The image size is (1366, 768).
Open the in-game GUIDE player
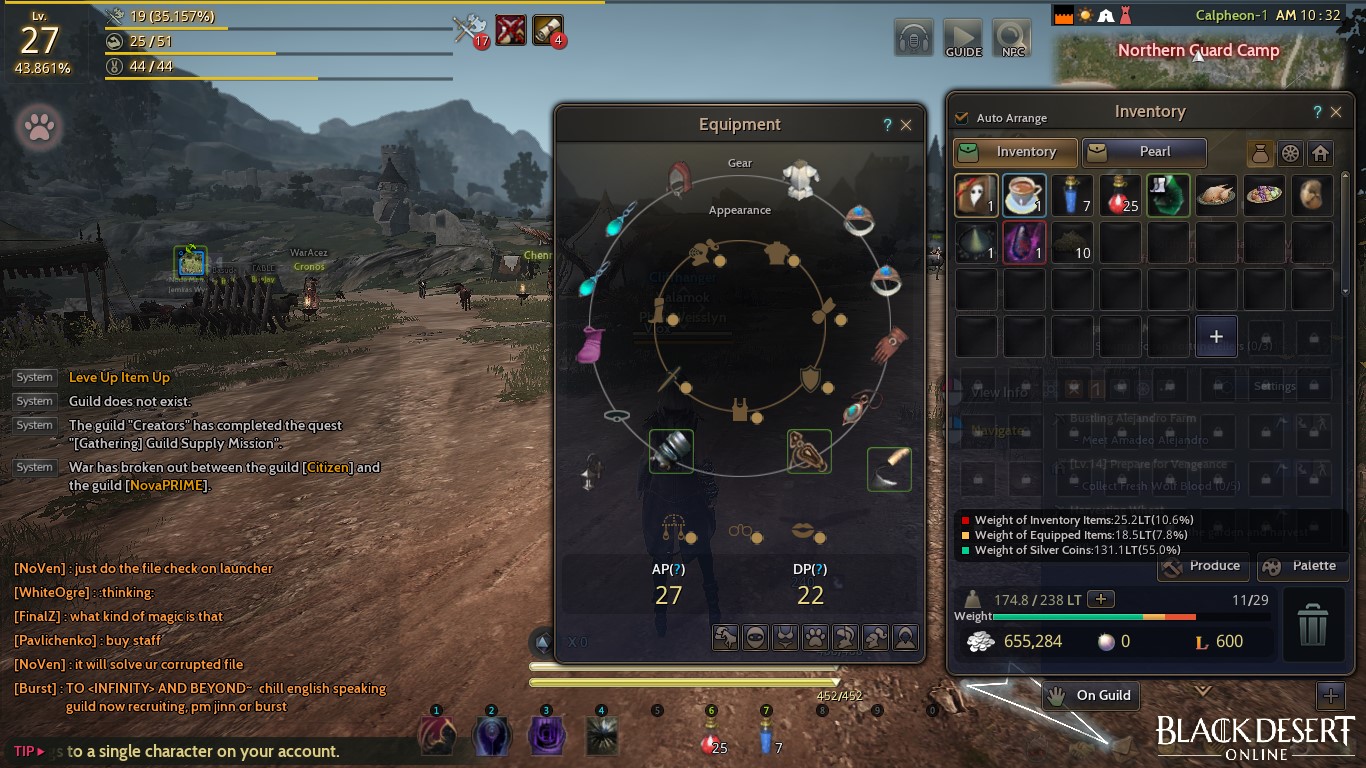[x=962, y=38]
